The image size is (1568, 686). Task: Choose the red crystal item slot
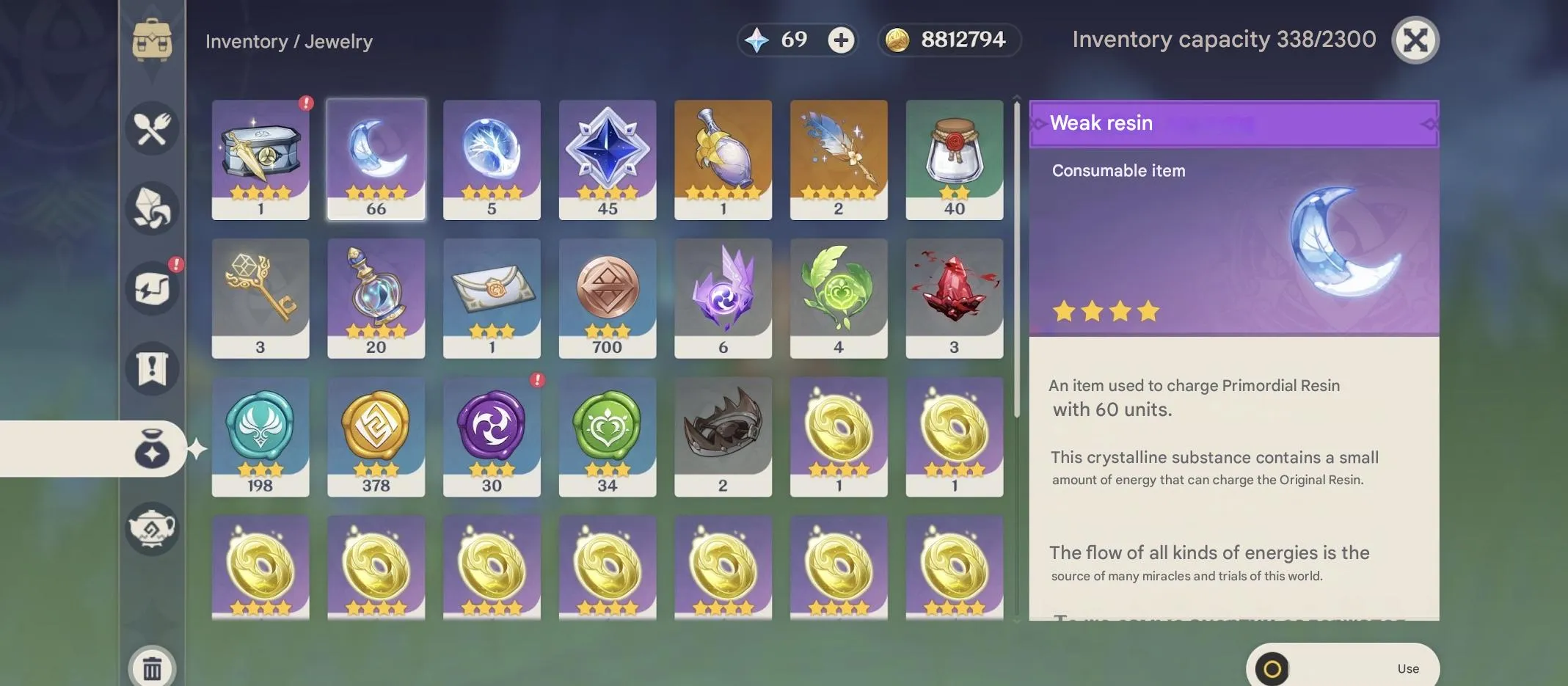coord(954,298)
